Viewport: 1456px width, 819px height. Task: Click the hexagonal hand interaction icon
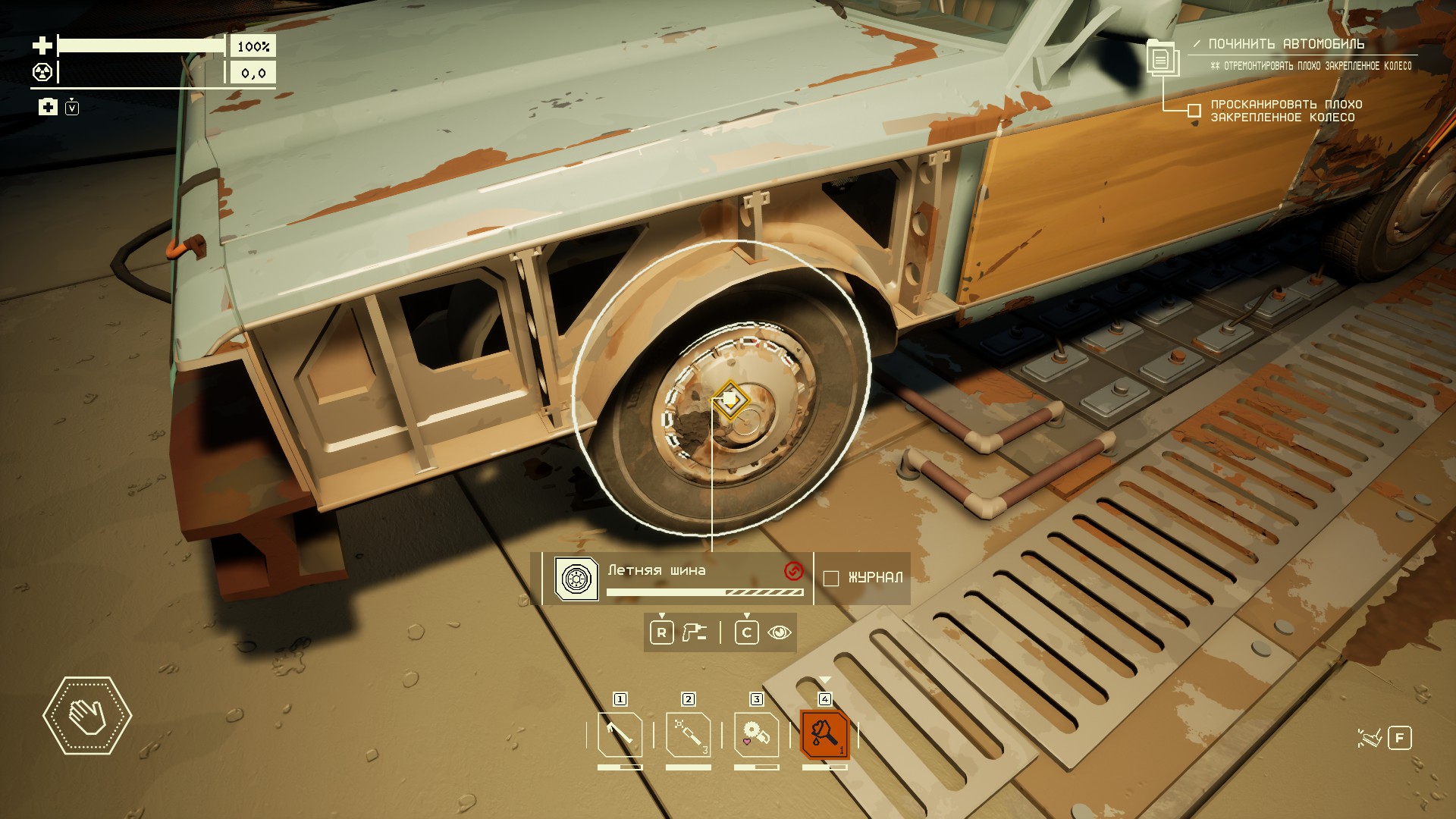[87, 716]
